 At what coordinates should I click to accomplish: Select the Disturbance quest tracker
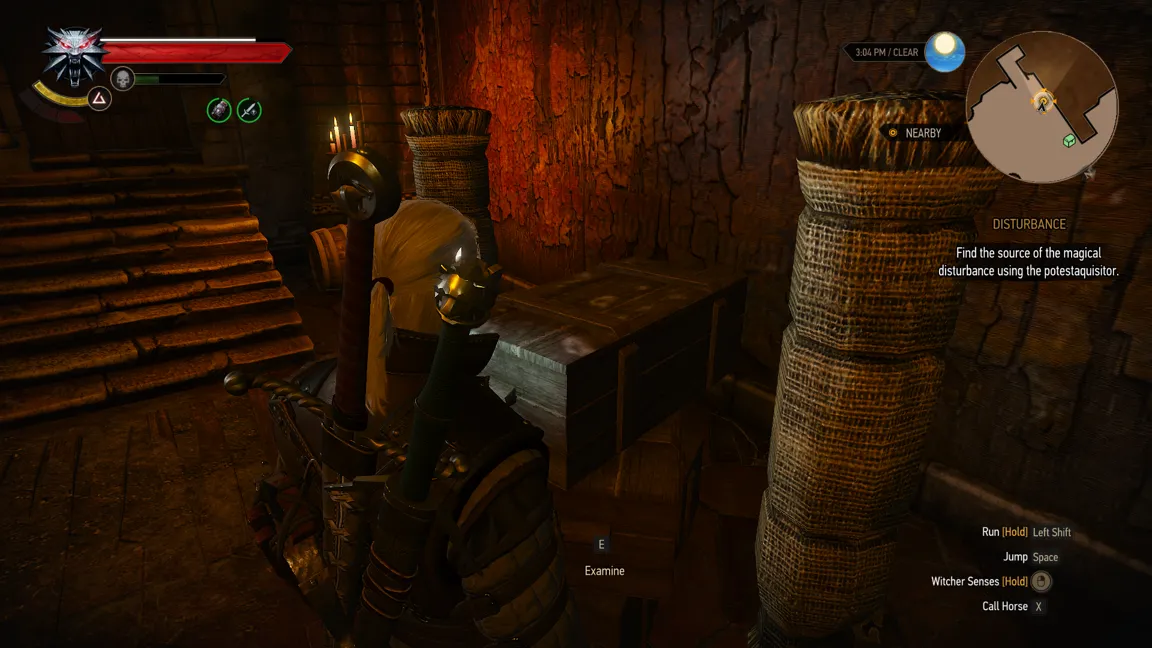(x=1029, y=224)
